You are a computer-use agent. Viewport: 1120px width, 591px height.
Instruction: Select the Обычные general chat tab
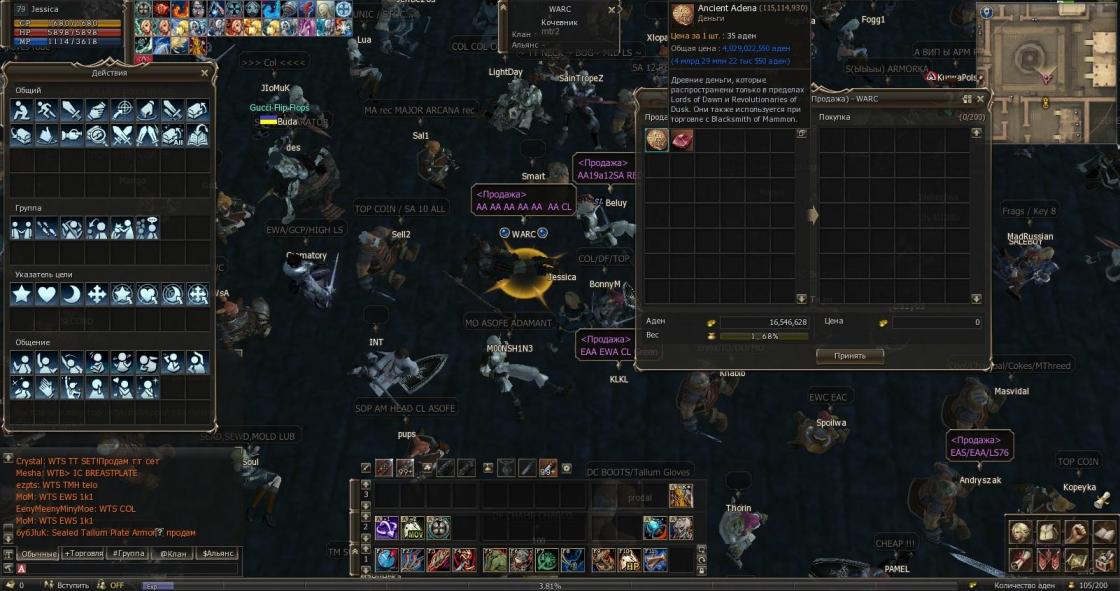click(x=39, y=553)
